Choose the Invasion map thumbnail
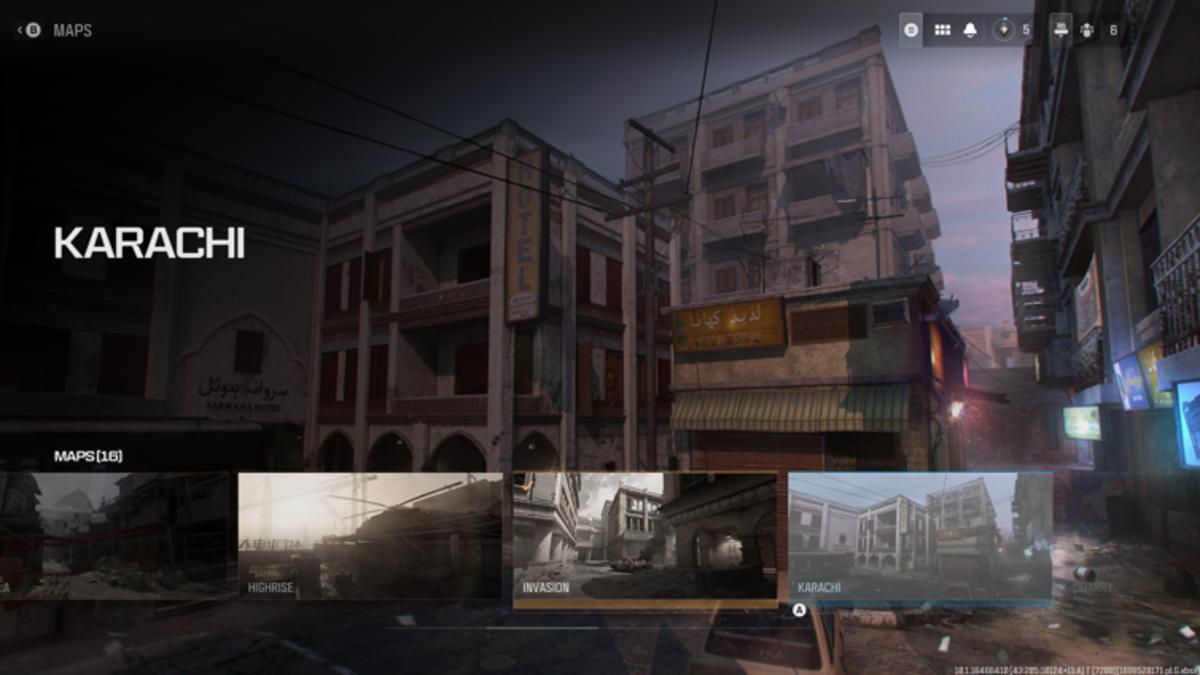 [x=645, y=538]
